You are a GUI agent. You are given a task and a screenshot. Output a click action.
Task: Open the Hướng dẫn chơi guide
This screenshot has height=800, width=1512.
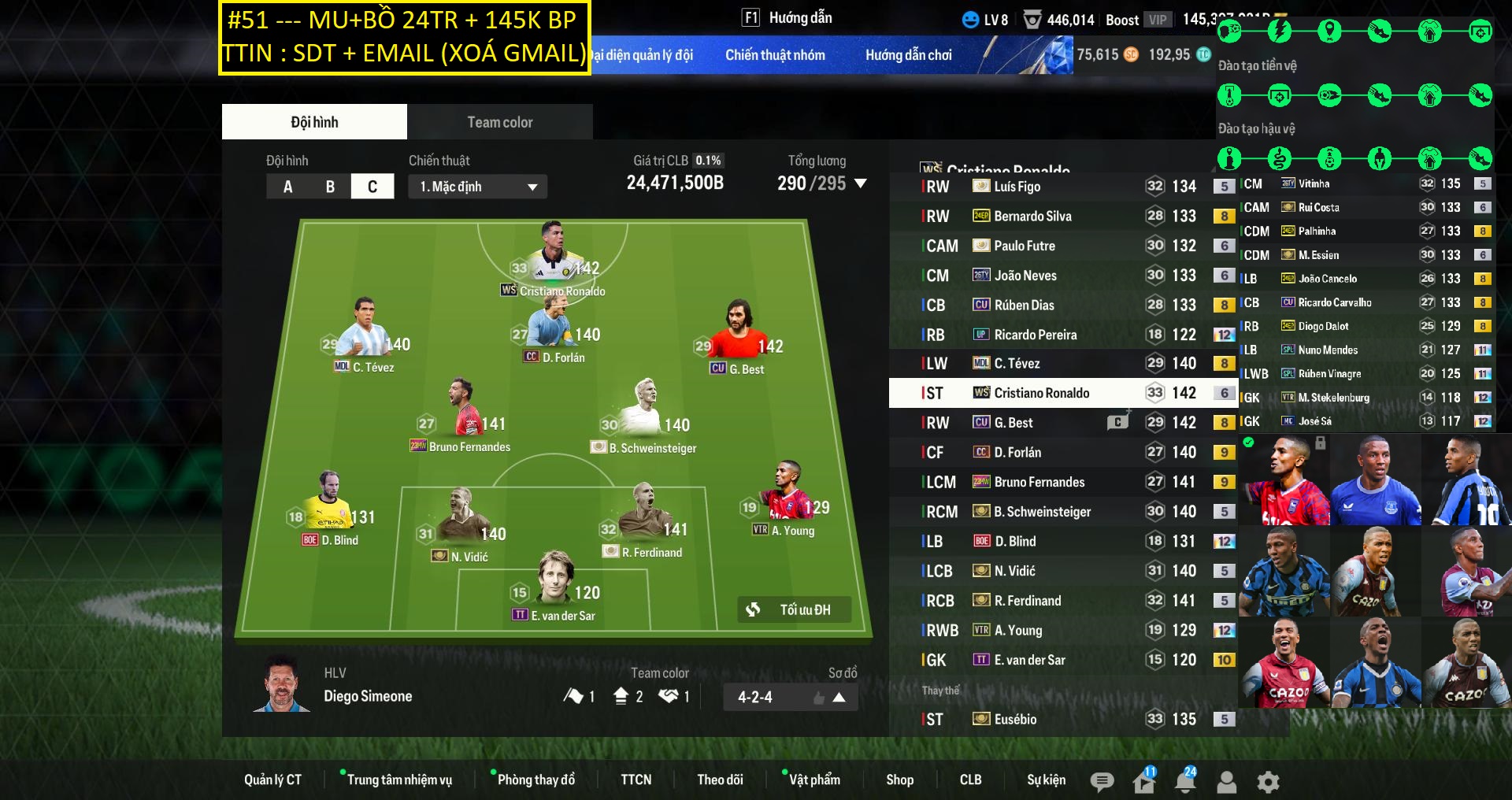[908, 55]
